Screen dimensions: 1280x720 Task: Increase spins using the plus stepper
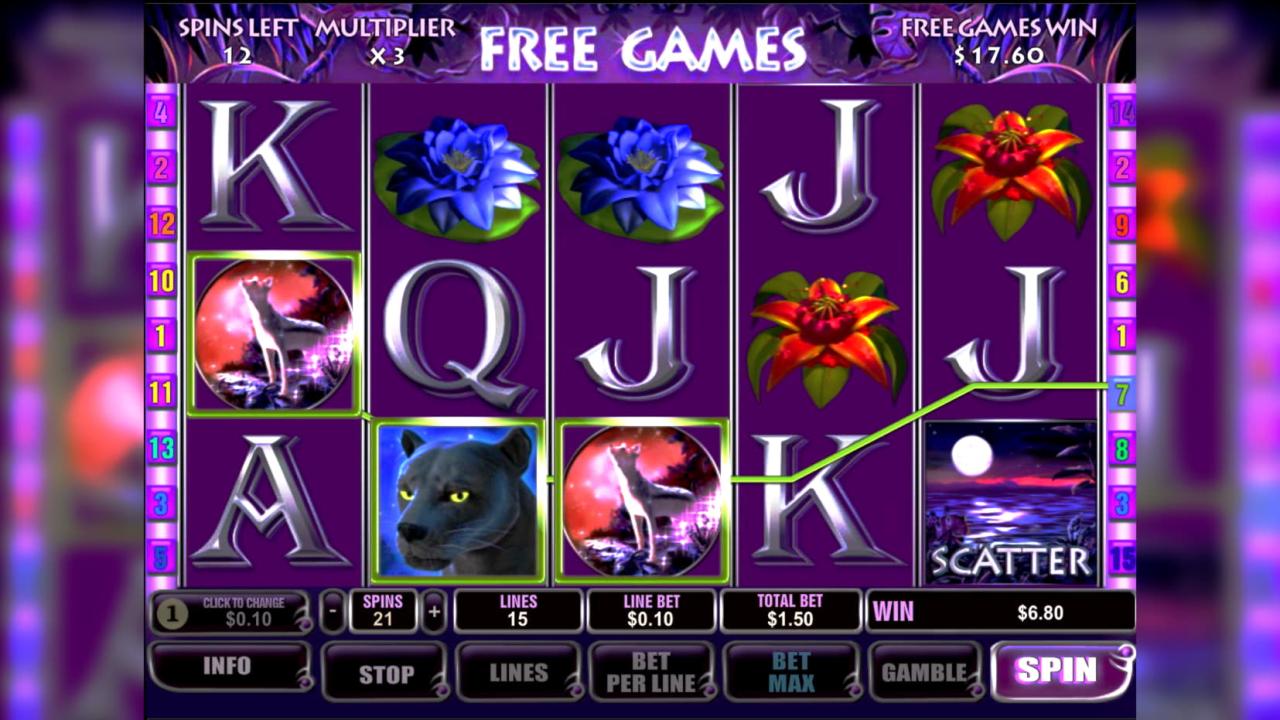tap(432, 609)
